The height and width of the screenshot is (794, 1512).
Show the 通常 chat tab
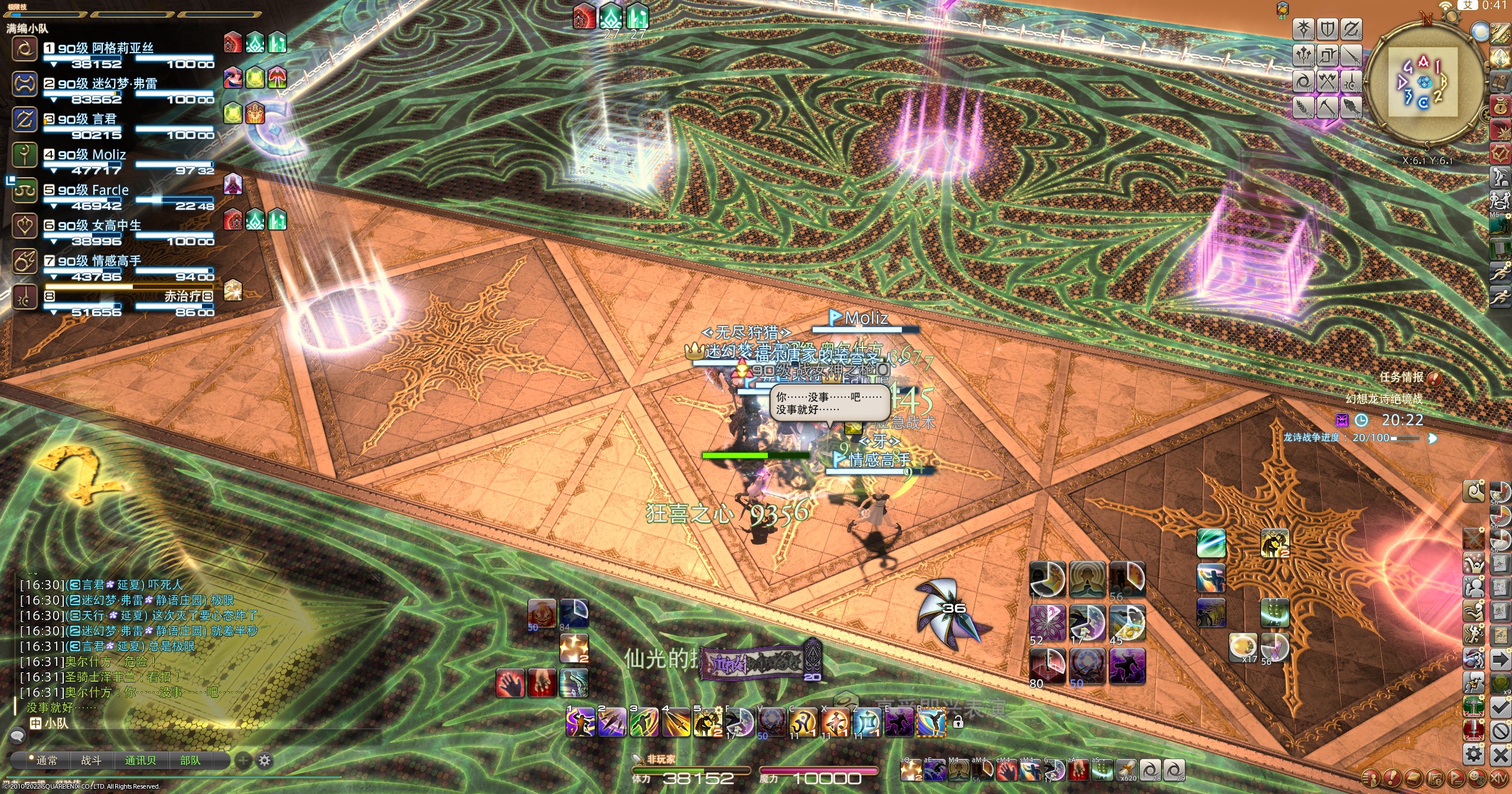point(47,761)
